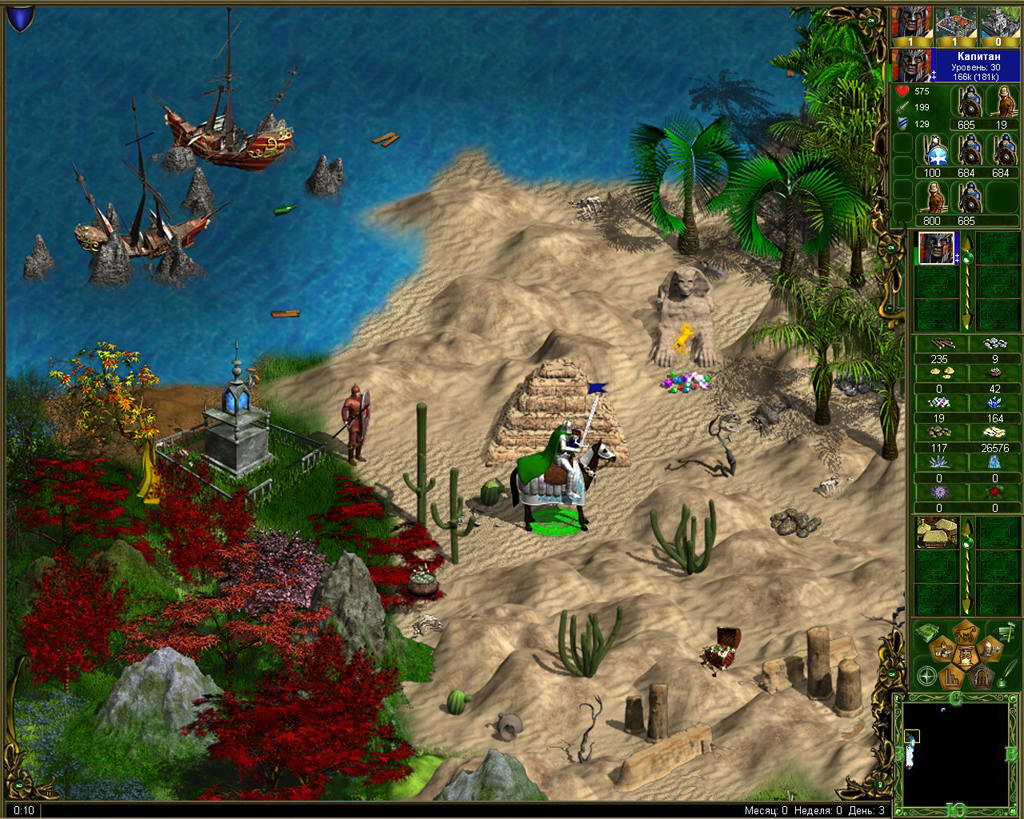Select the Капитан hero portrait
The width and height of the screenshot is (1024, 819).
click(x=911, y=65)
